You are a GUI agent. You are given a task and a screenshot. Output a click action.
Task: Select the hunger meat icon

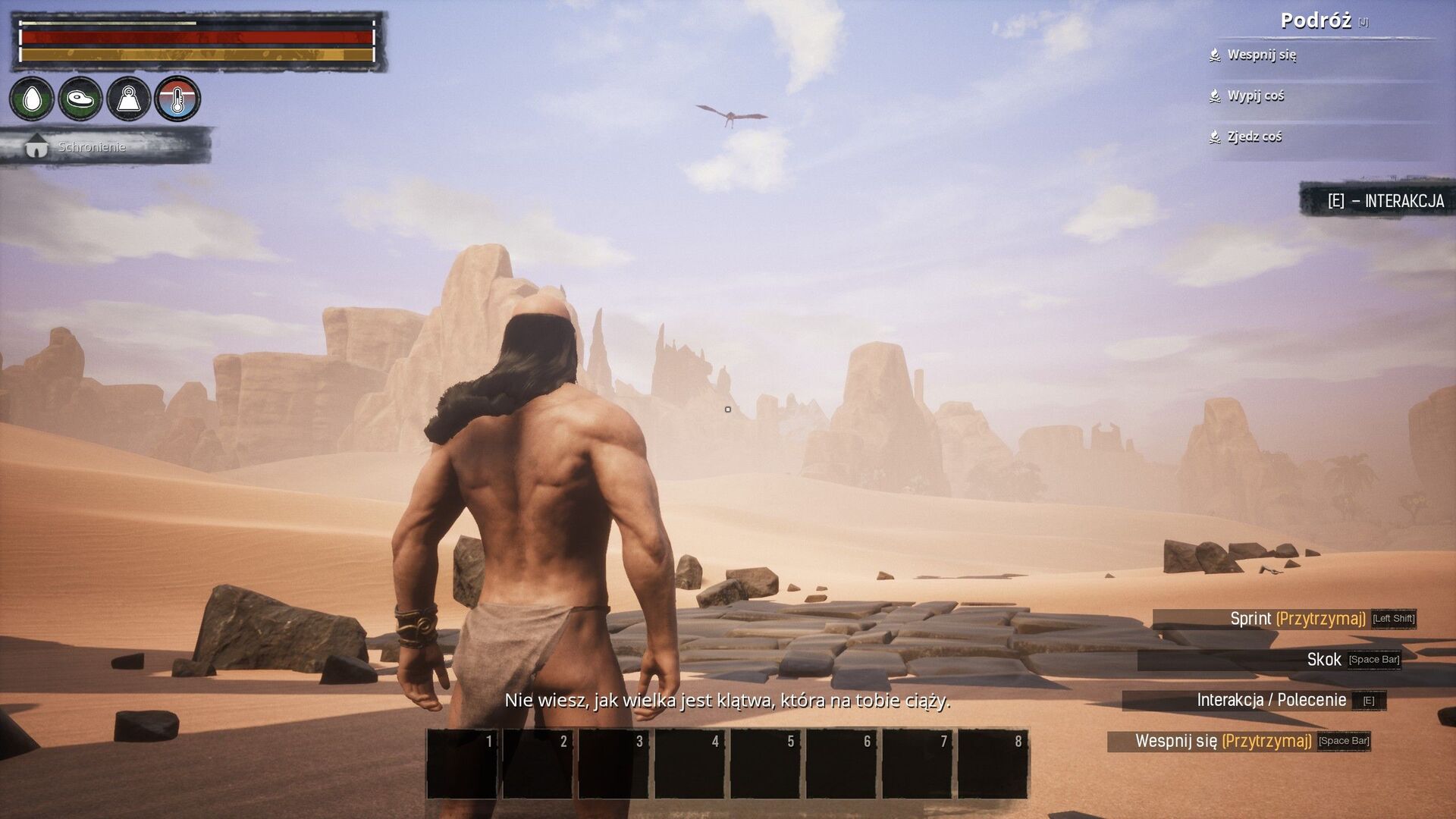click(80, 99)
